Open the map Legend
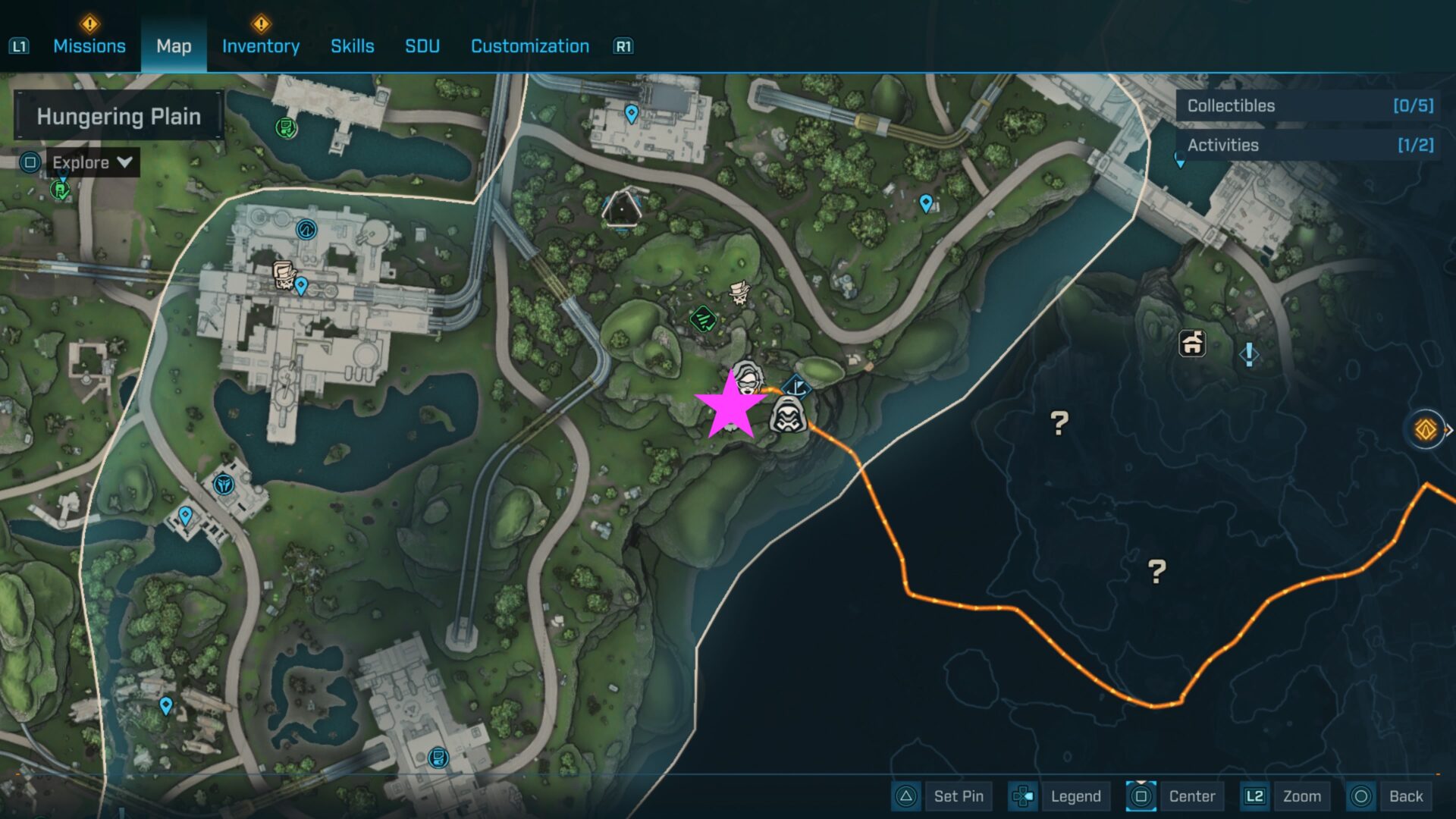This screenshot has height=819, width=1456. (x=1060, y=796)
